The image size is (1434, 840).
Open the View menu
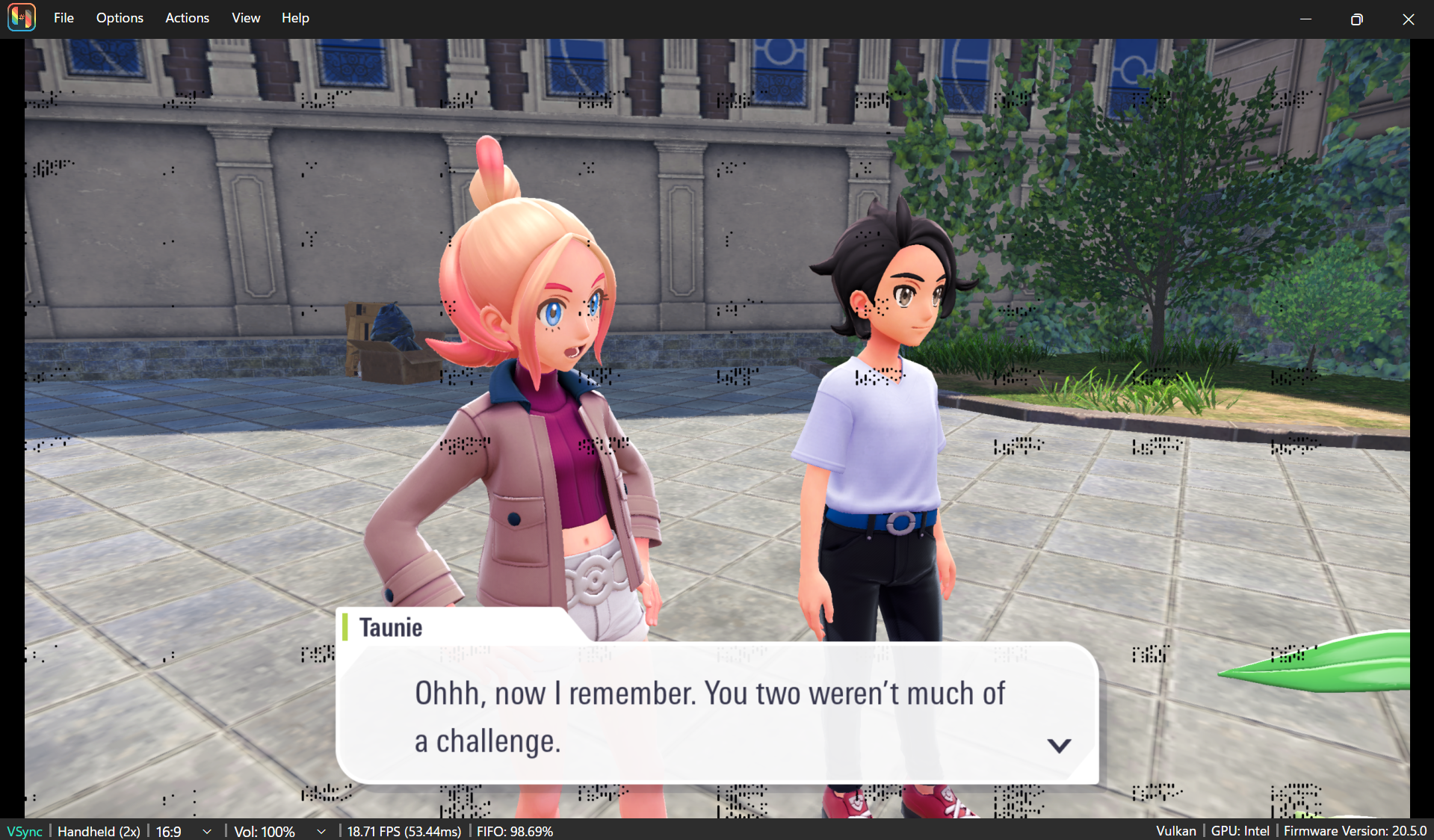tap(246, 18)
